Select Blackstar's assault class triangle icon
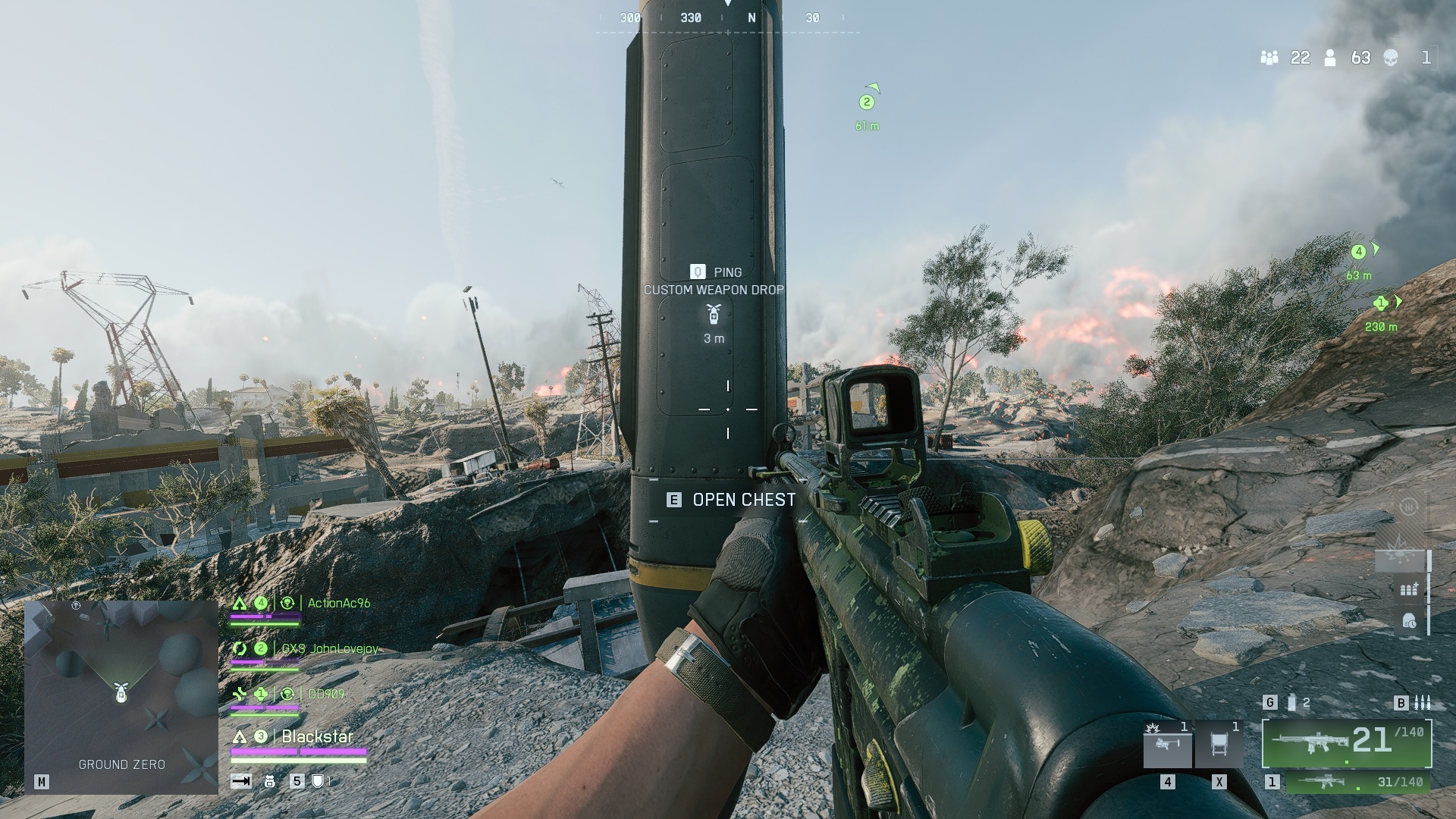Viewport: 1456px width, 819px height. [x=240, y=736]
